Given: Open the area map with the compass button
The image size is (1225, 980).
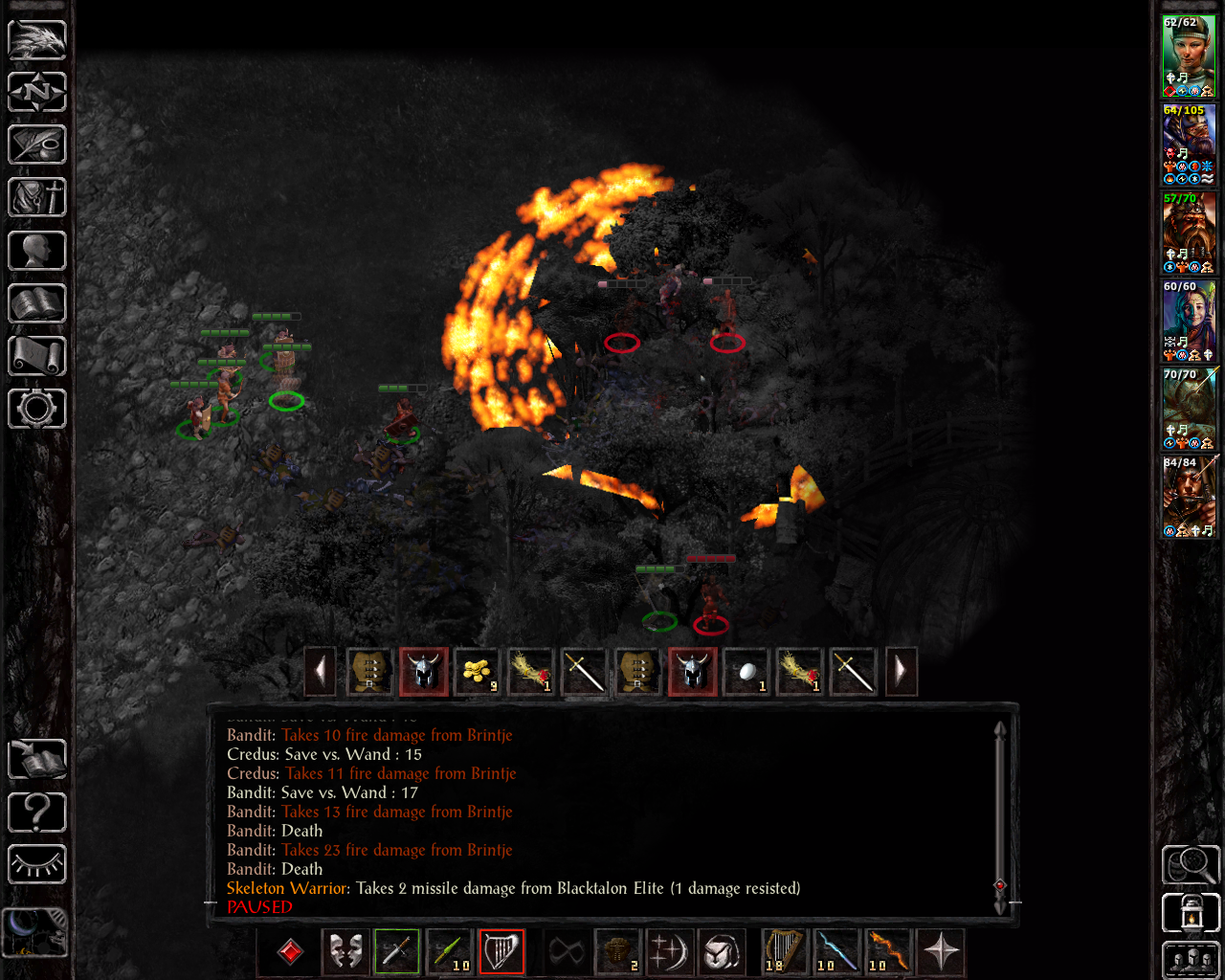Looking at the screenshot, I should coord(37,93).
